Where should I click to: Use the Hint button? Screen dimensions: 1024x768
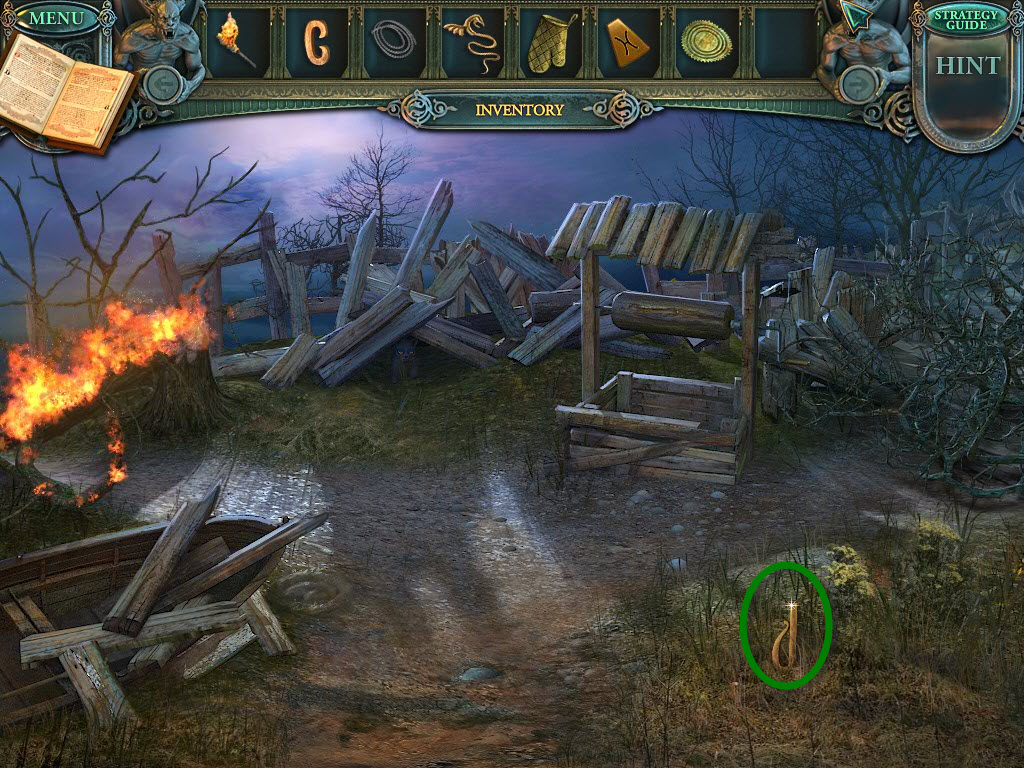(967, 66)
